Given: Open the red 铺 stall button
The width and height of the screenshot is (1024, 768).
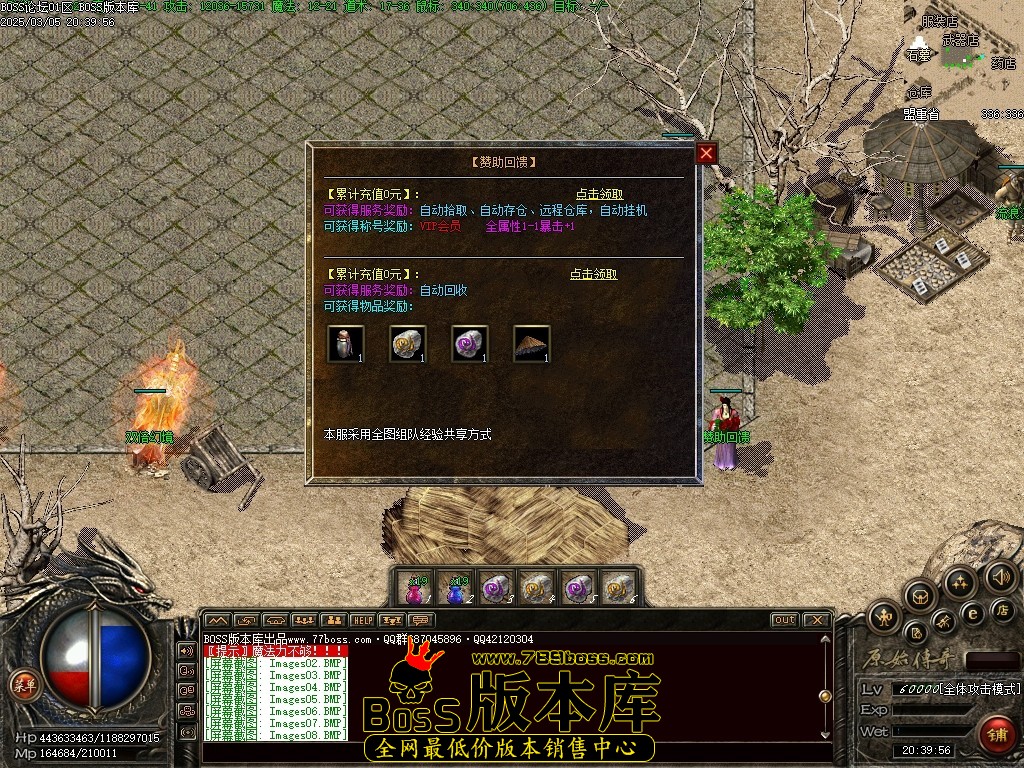Looking at the screenshot, I should click(x=996, y=734).
